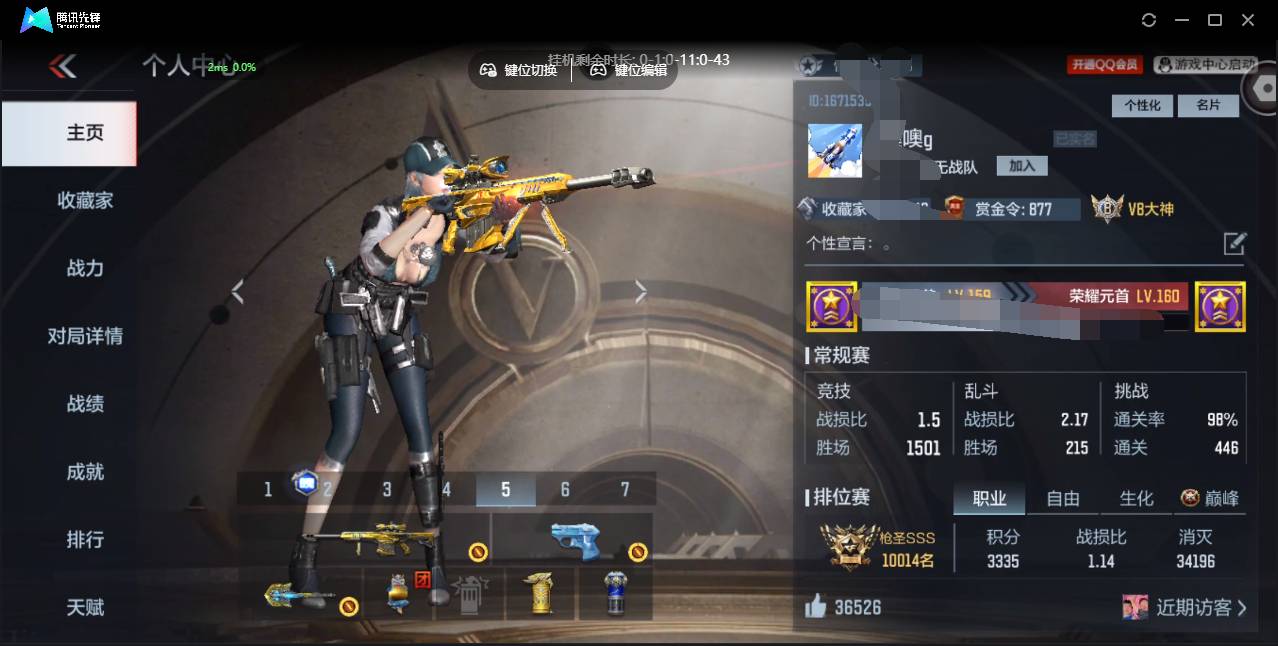
Task: Edit the personal motto with pencil icon
Action: [x=1235, y=243]
